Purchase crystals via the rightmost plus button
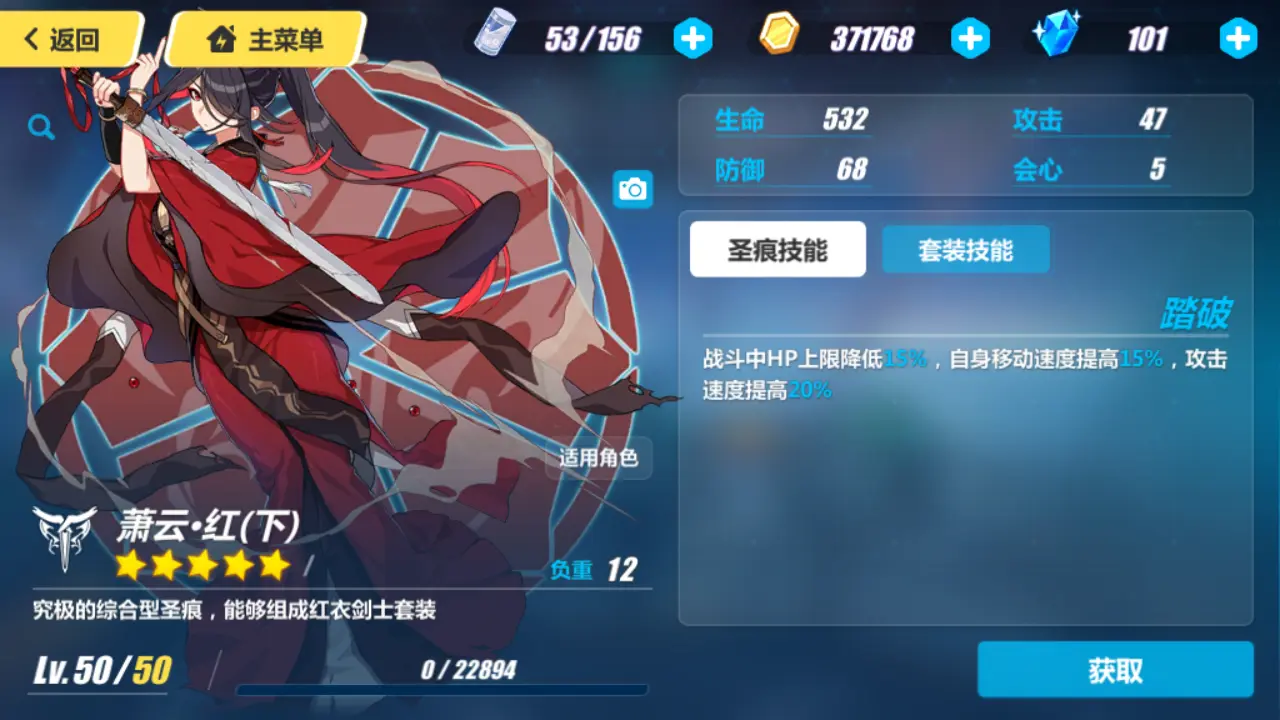This screenshot has width=1280, height=720. (x=1238, y=40)
